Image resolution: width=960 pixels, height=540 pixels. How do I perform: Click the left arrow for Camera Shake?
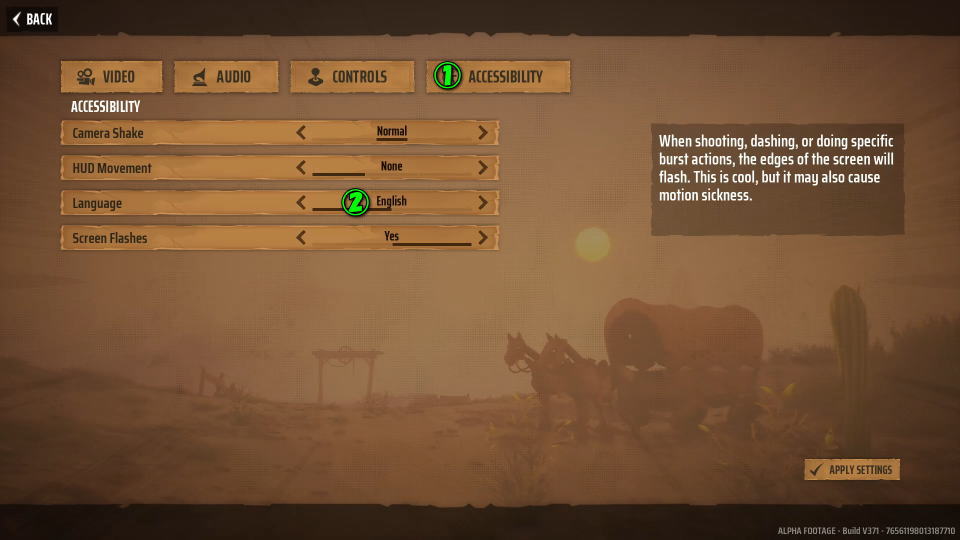click(301, 132)
